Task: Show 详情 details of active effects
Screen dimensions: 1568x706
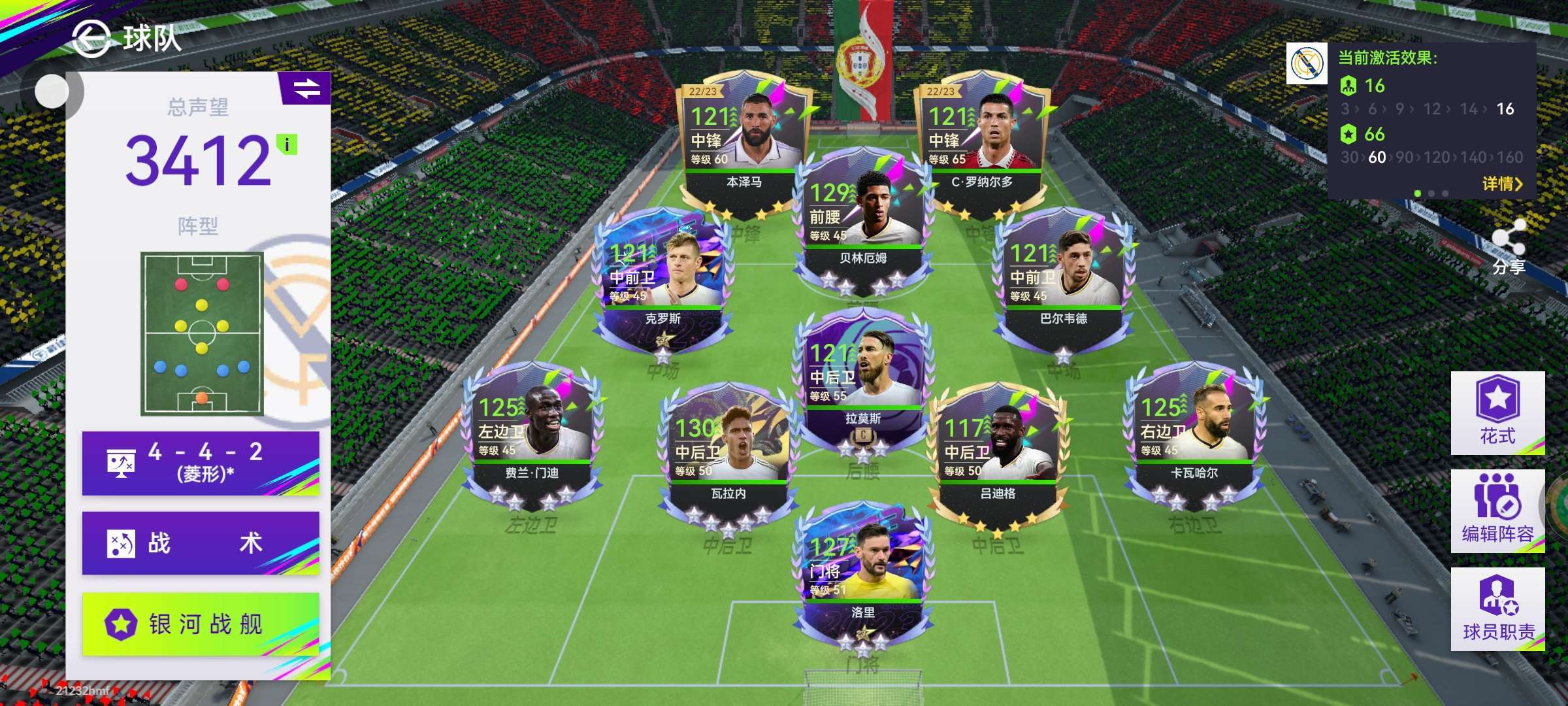Action: pyautogui.click(x=1501, y=184)
